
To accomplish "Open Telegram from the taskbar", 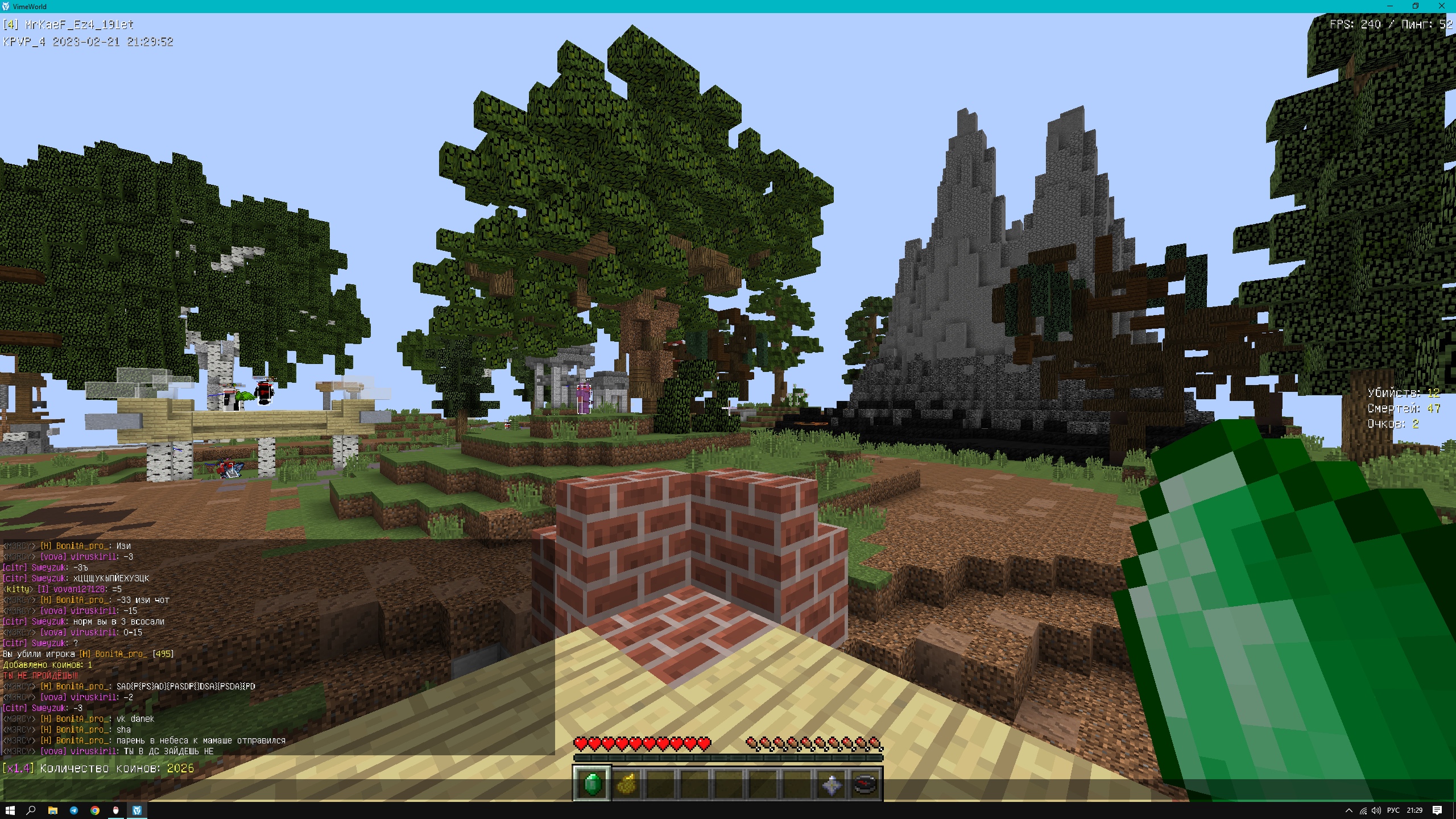I will pos(74,810).
